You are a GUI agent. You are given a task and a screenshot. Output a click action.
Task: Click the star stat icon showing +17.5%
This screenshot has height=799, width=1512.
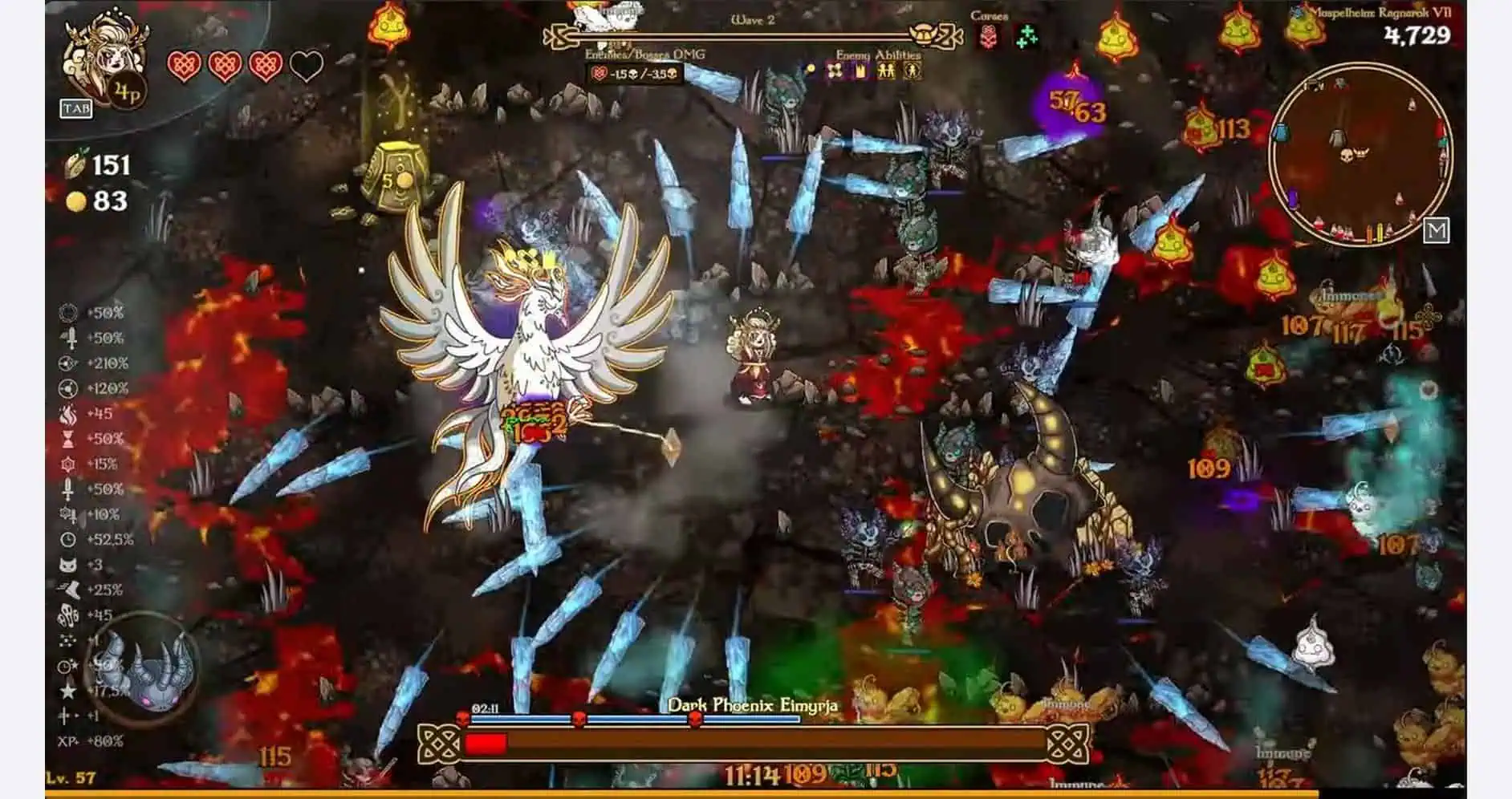click(x=67, y=690)
